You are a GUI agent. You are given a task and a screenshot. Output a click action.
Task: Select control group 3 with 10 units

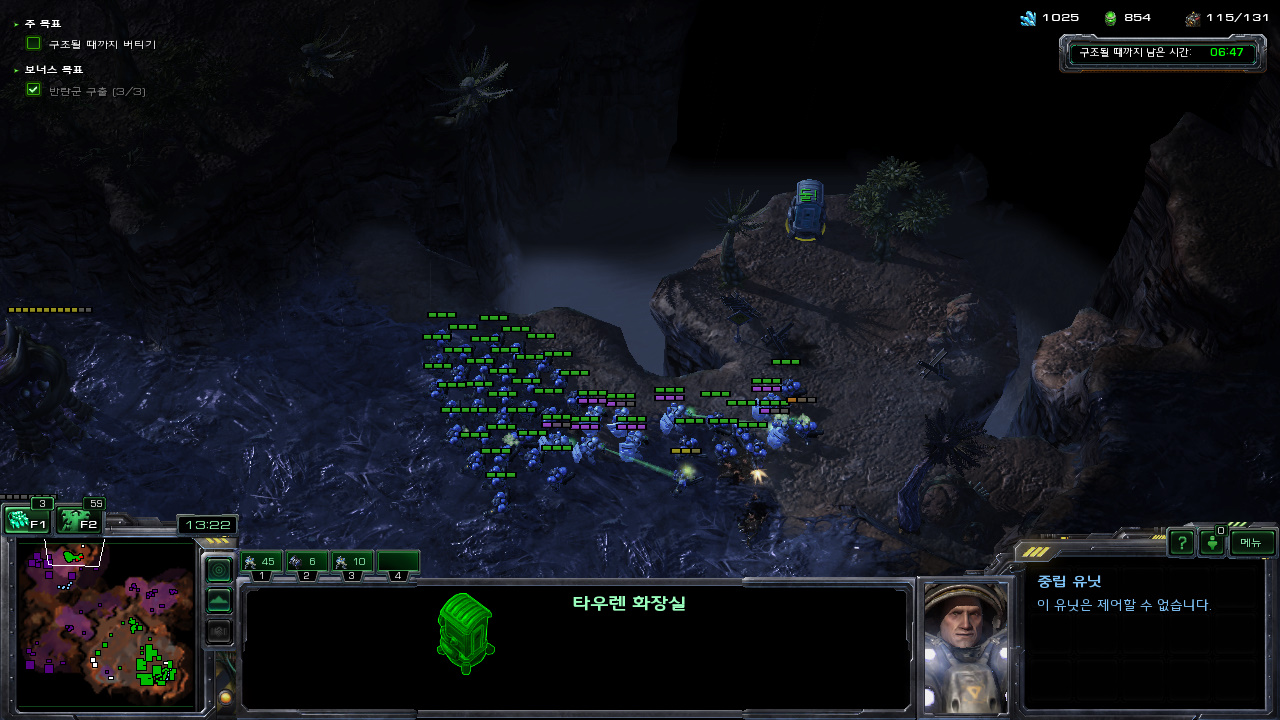[352, 562]
